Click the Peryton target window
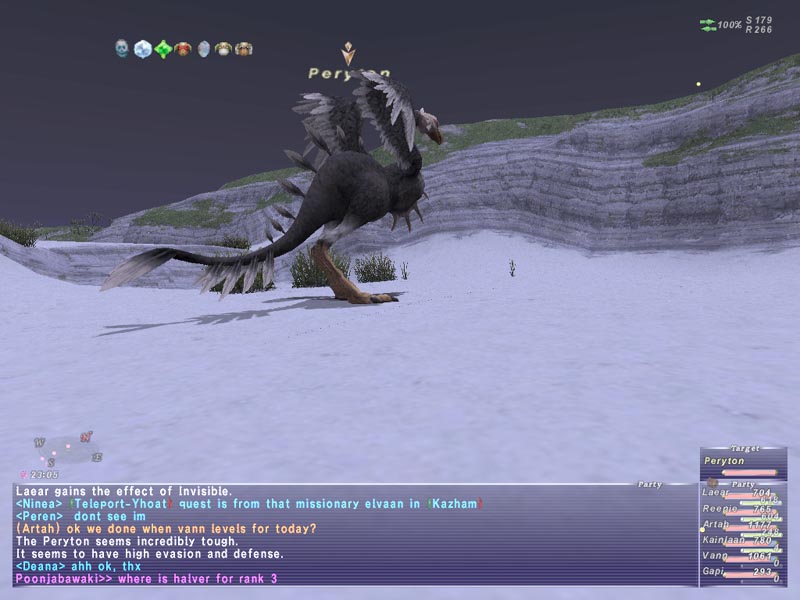Screen dimensions: 800x600 (x=742, y=463)
